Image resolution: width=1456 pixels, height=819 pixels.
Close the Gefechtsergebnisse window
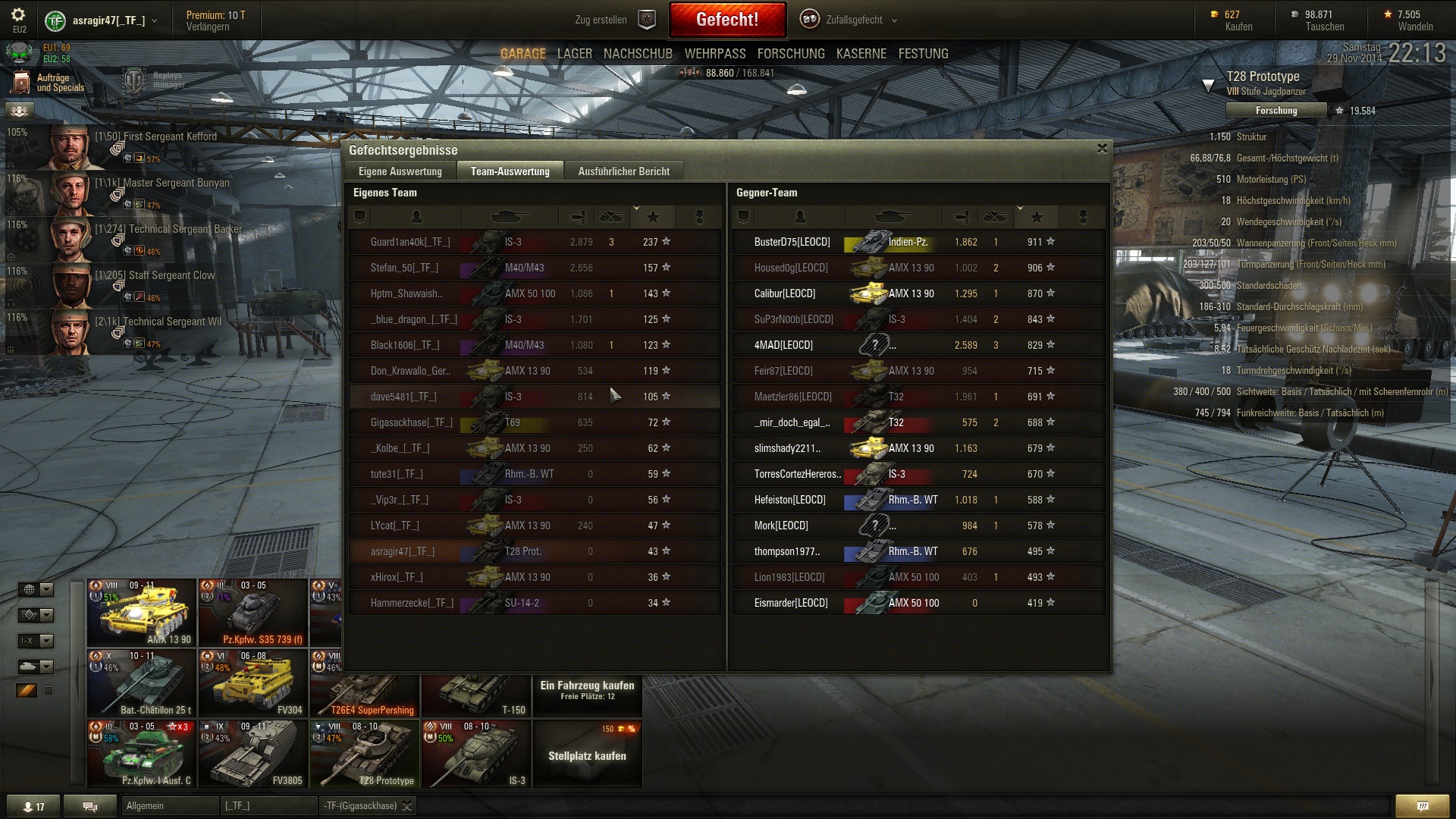pyautogui.click(x=1102, y=149)
